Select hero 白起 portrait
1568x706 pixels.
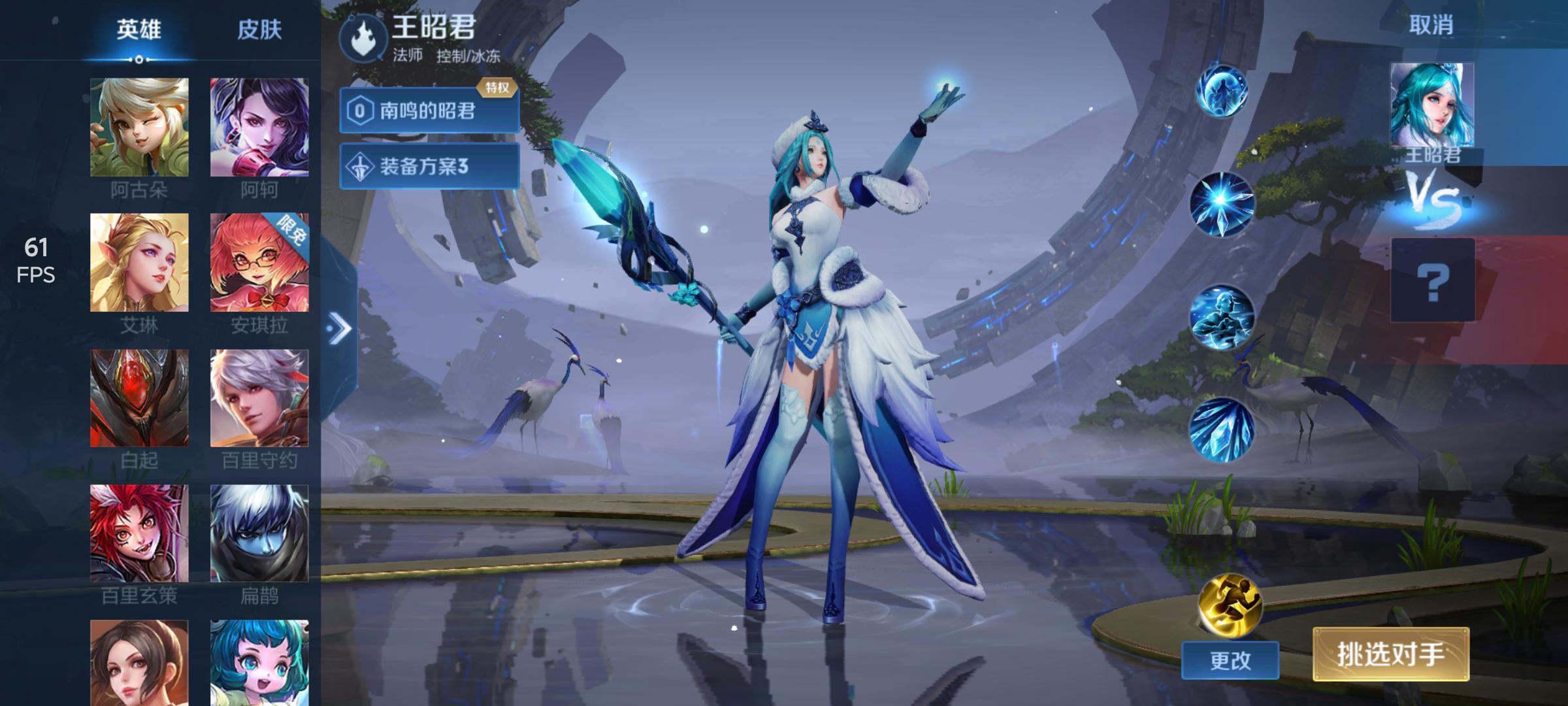point(139,398)
